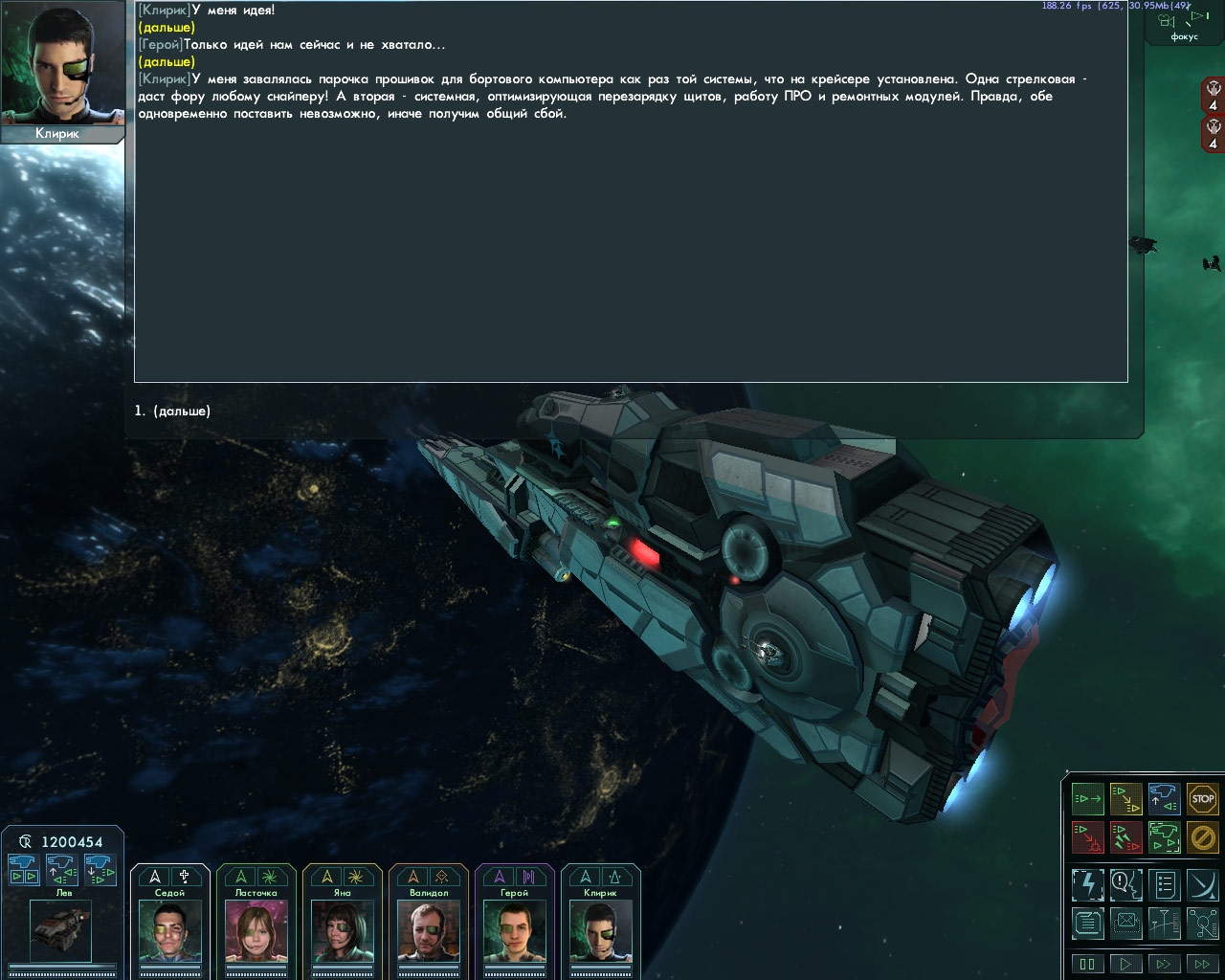Set normal game speed with the single play arrow
This screenshot has width=1225, height=980.
[x=1125, y=964]
